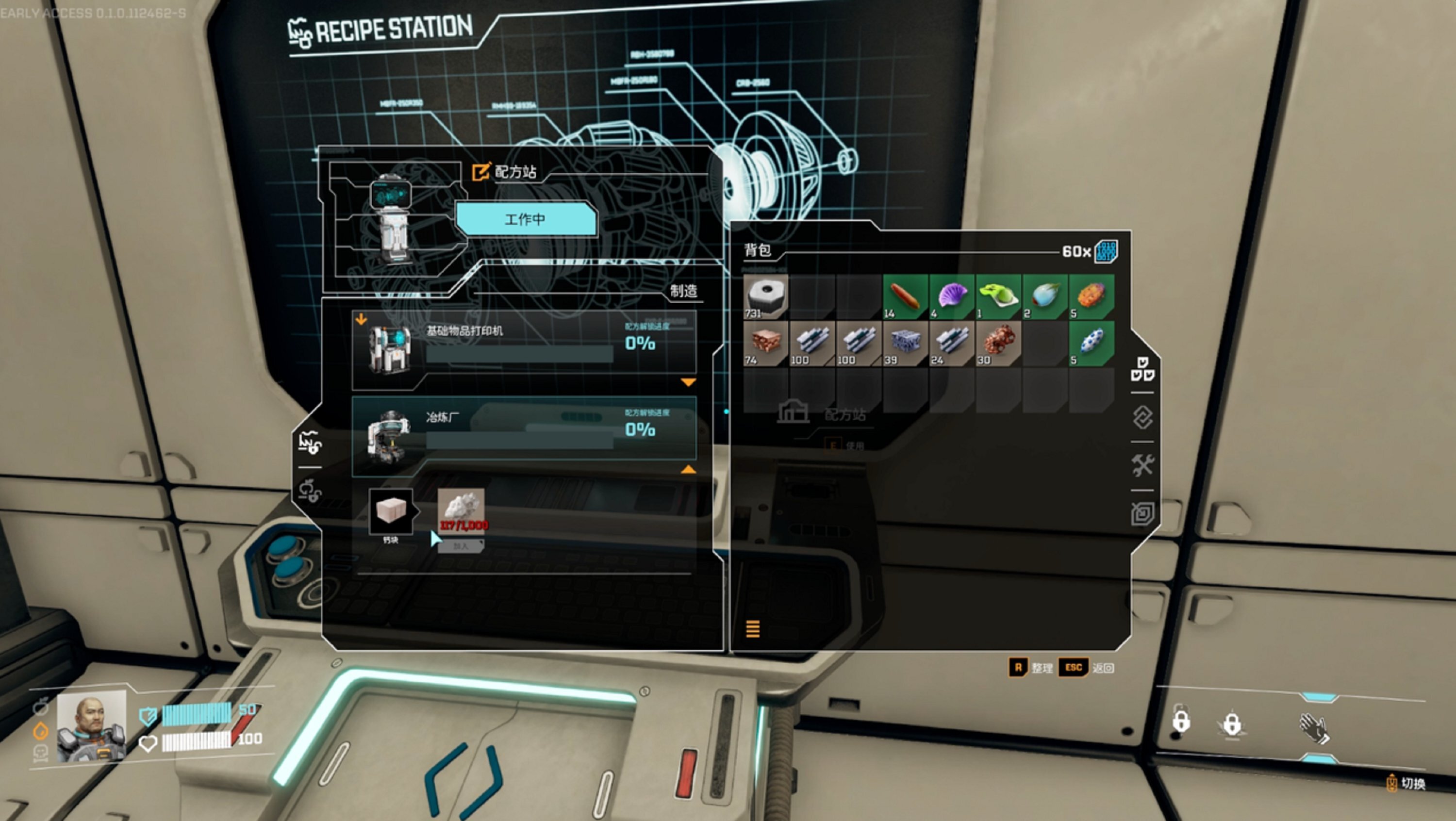Screen dimensions: 1456x821
Task: Switch to the lower recipe side tab
Action: tap(309, 491)
